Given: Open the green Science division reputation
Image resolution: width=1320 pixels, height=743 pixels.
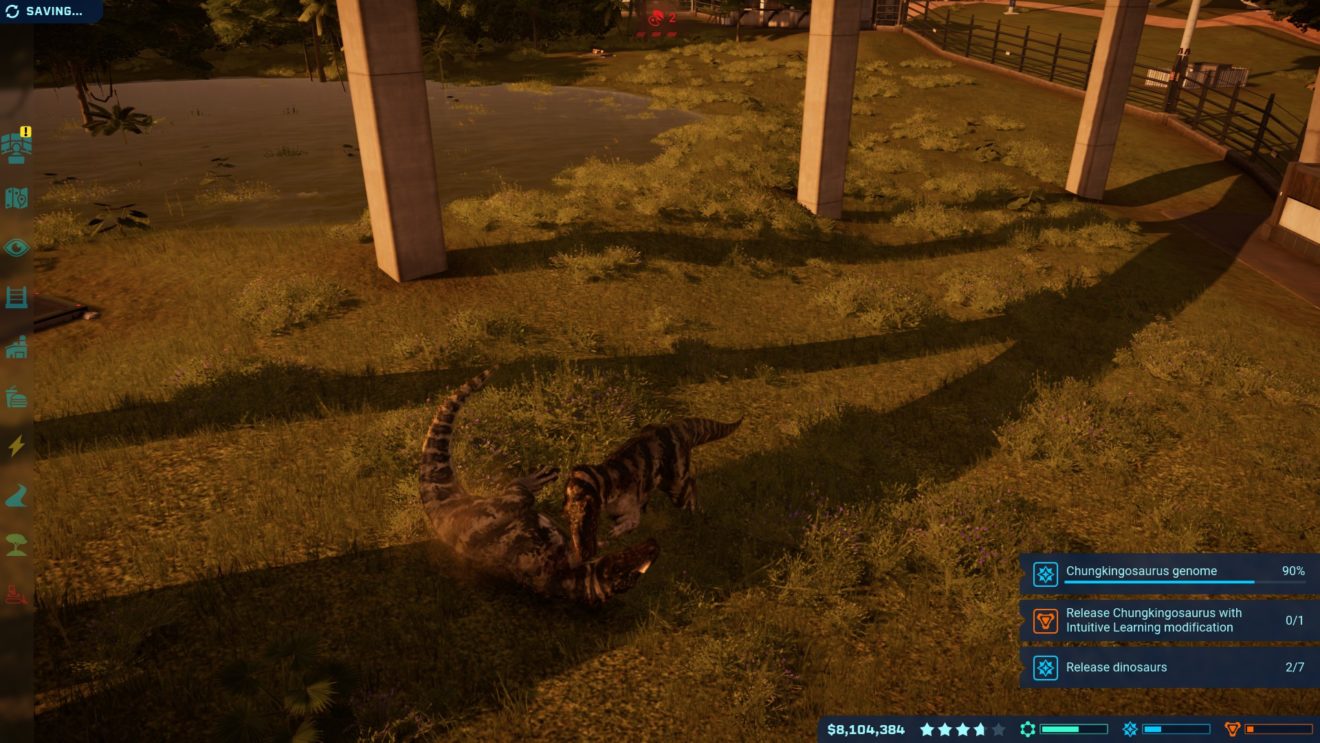Looking at the screenshot, I should click(1063, 730).
